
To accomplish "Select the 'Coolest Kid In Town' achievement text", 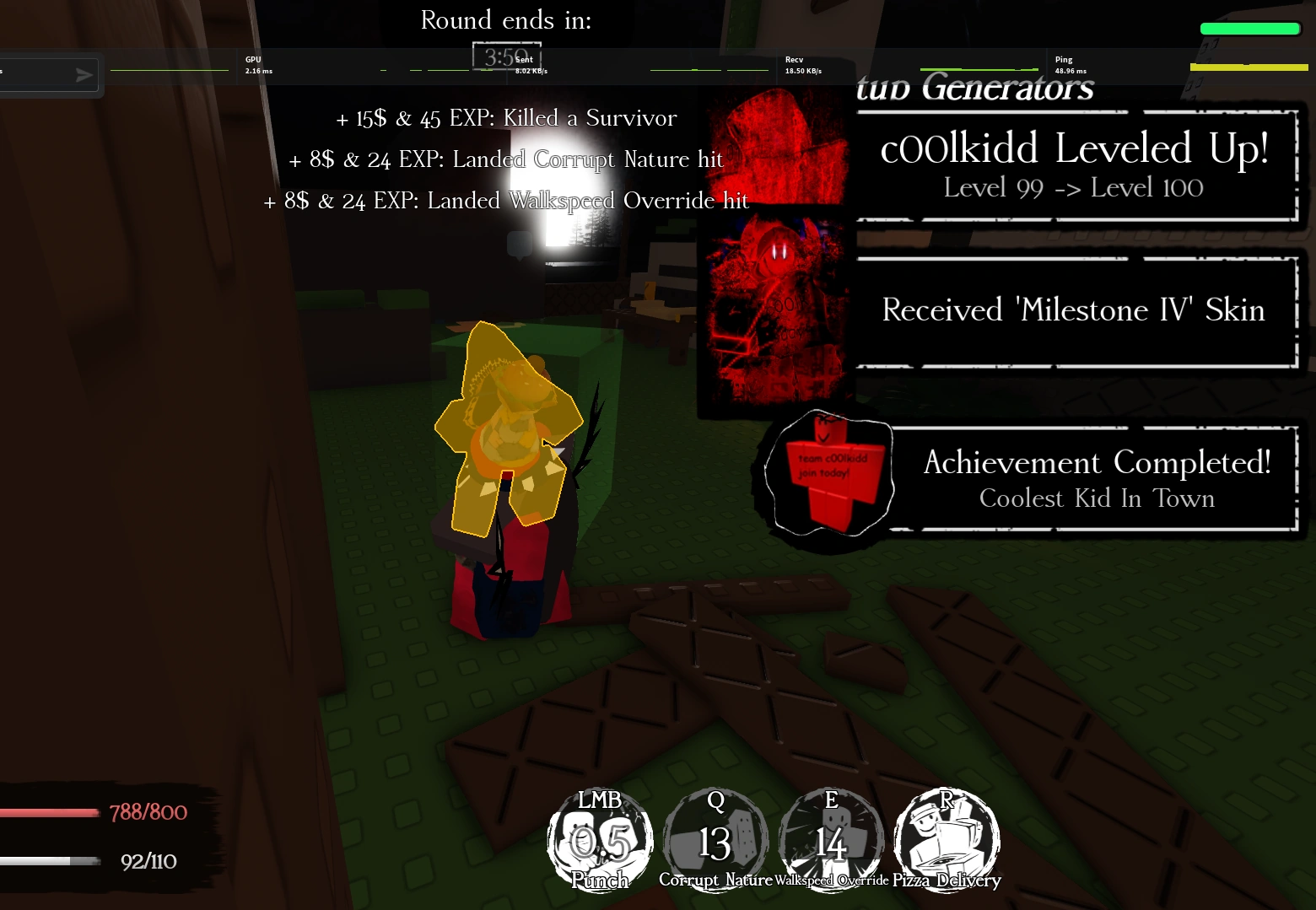I will point(1095,498).
